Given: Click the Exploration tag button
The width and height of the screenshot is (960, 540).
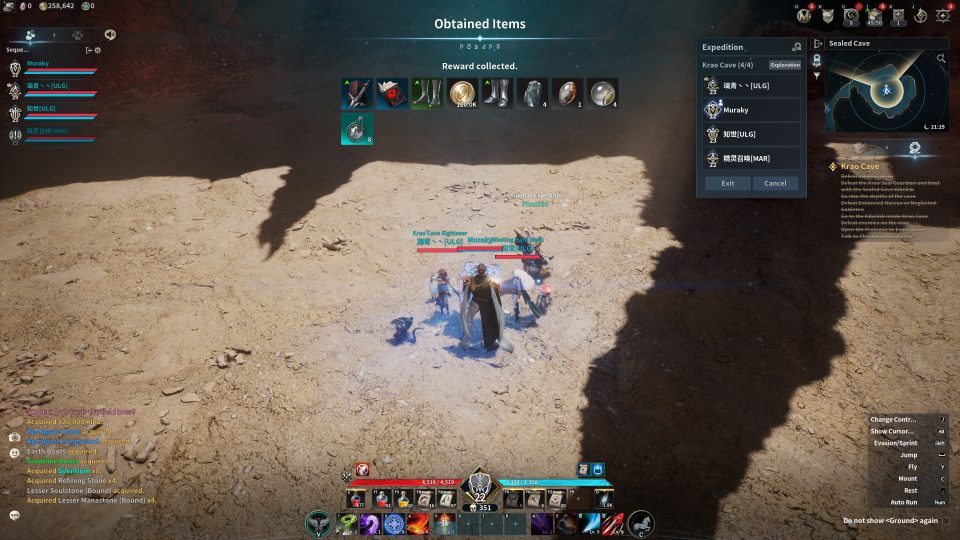Looking at the screenshot, I should [785, 65].
